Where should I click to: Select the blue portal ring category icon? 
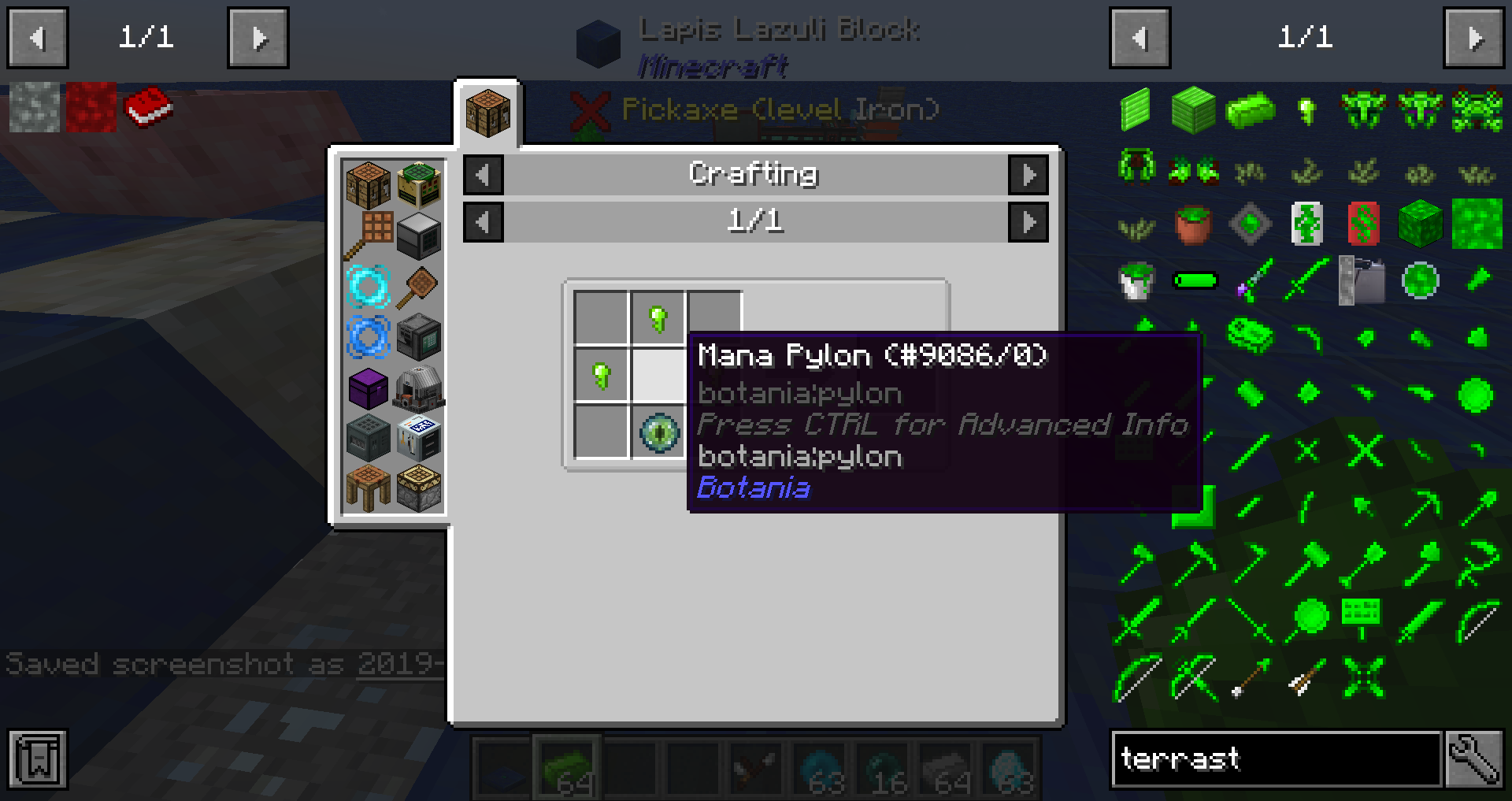tap(369, 336)
